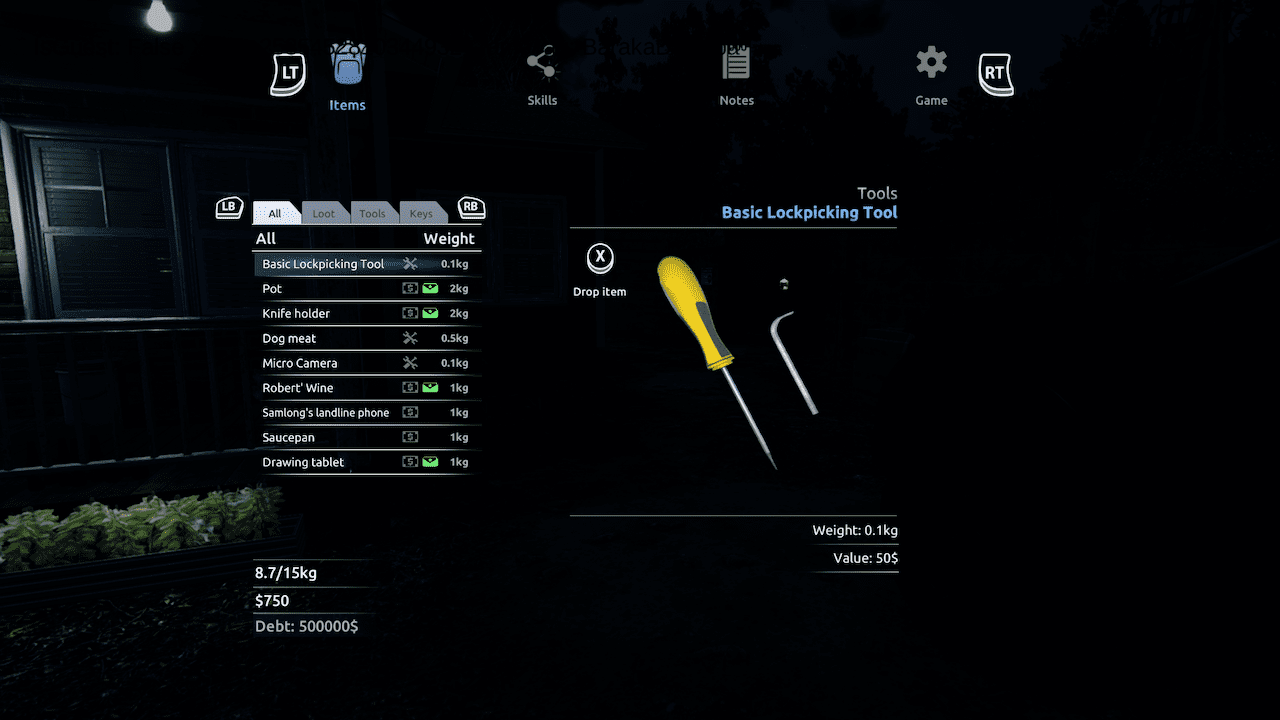The image size is (1280, 720).
Task: Show the Keys tab
Action: click(421, 213)
